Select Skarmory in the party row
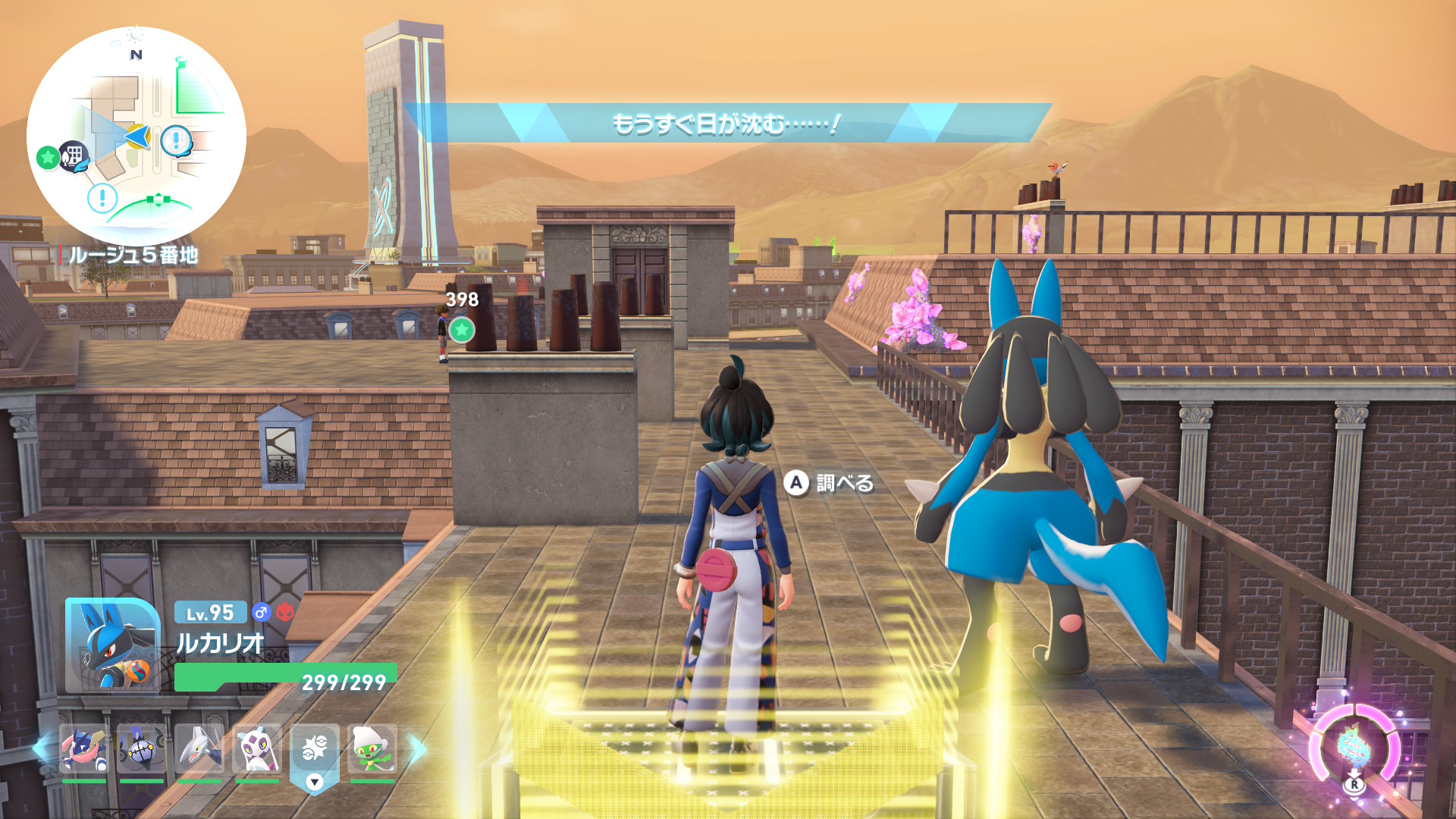This screenshot has height=819, width=1456. click(x=199, y=748)
